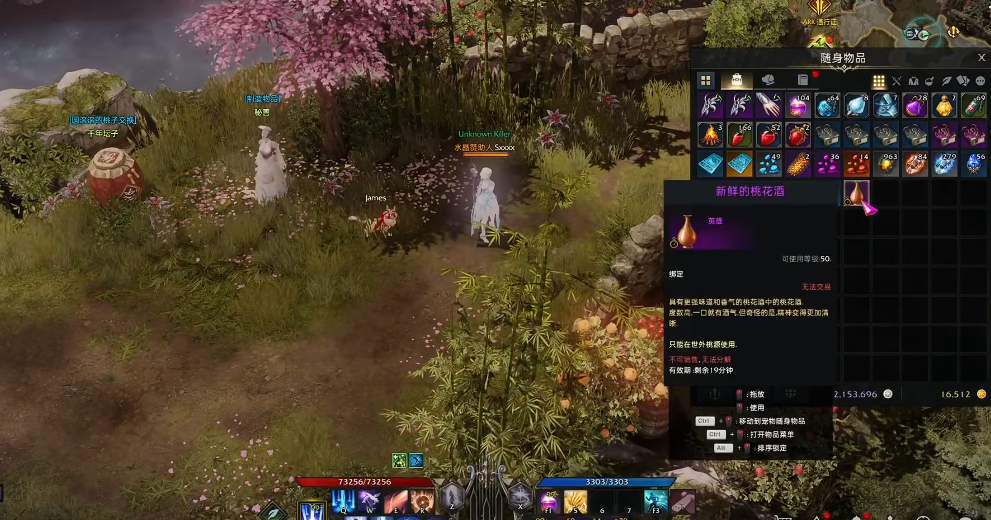Select the green grenade stack of 69
This screenshot has width=991, height=520.
pos(973,106)
